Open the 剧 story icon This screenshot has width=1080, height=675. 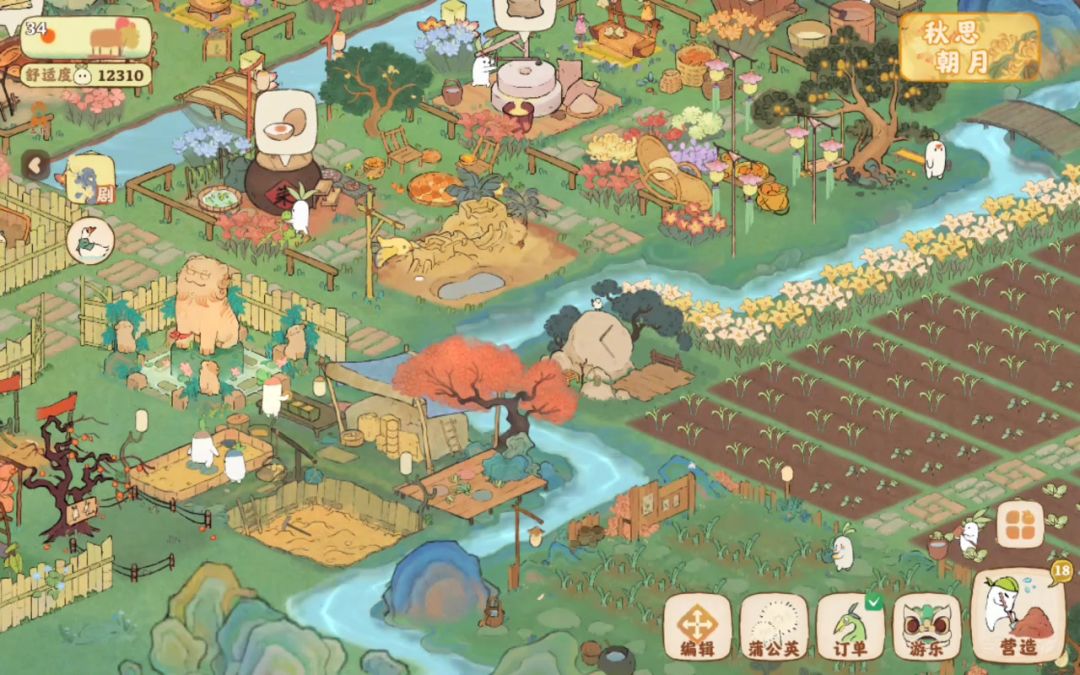[x=88, y=180]
